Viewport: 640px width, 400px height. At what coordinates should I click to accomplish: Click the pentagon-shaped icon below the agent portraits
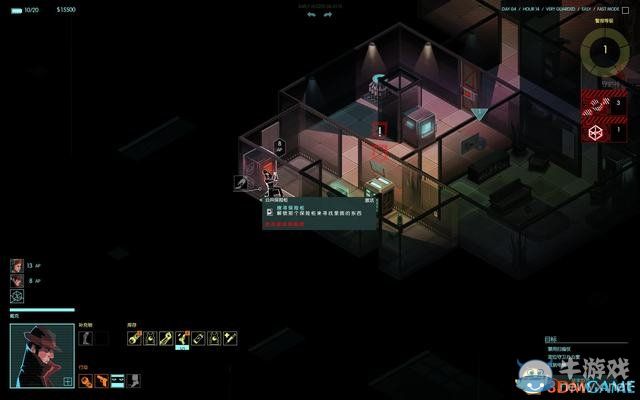17,296
